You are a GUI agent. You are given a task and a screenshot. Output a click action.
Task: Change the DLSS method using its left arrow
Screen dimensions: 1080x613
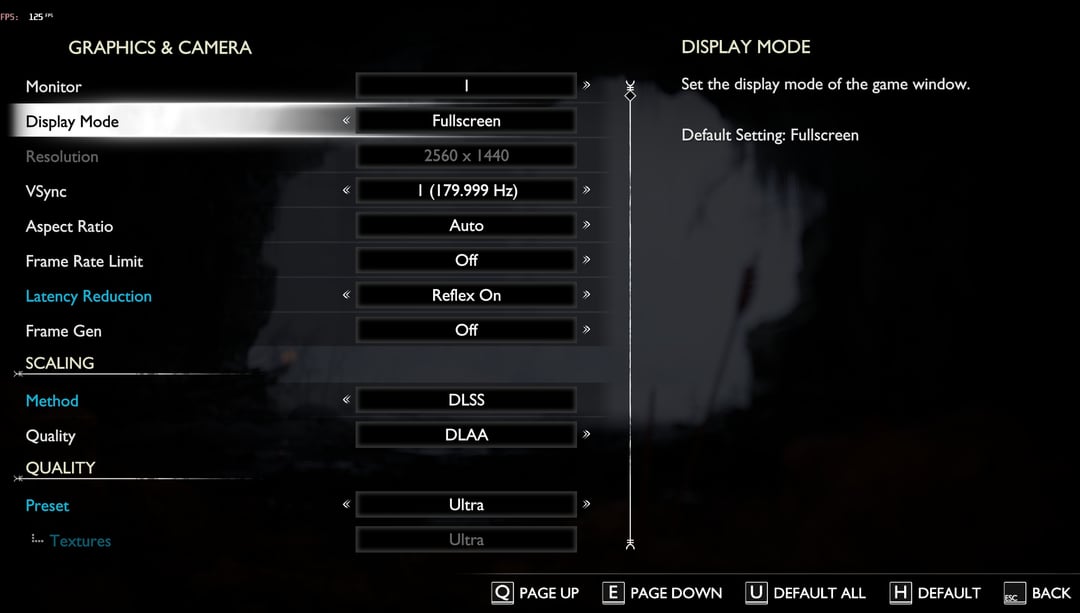click(x=346, y=400)
